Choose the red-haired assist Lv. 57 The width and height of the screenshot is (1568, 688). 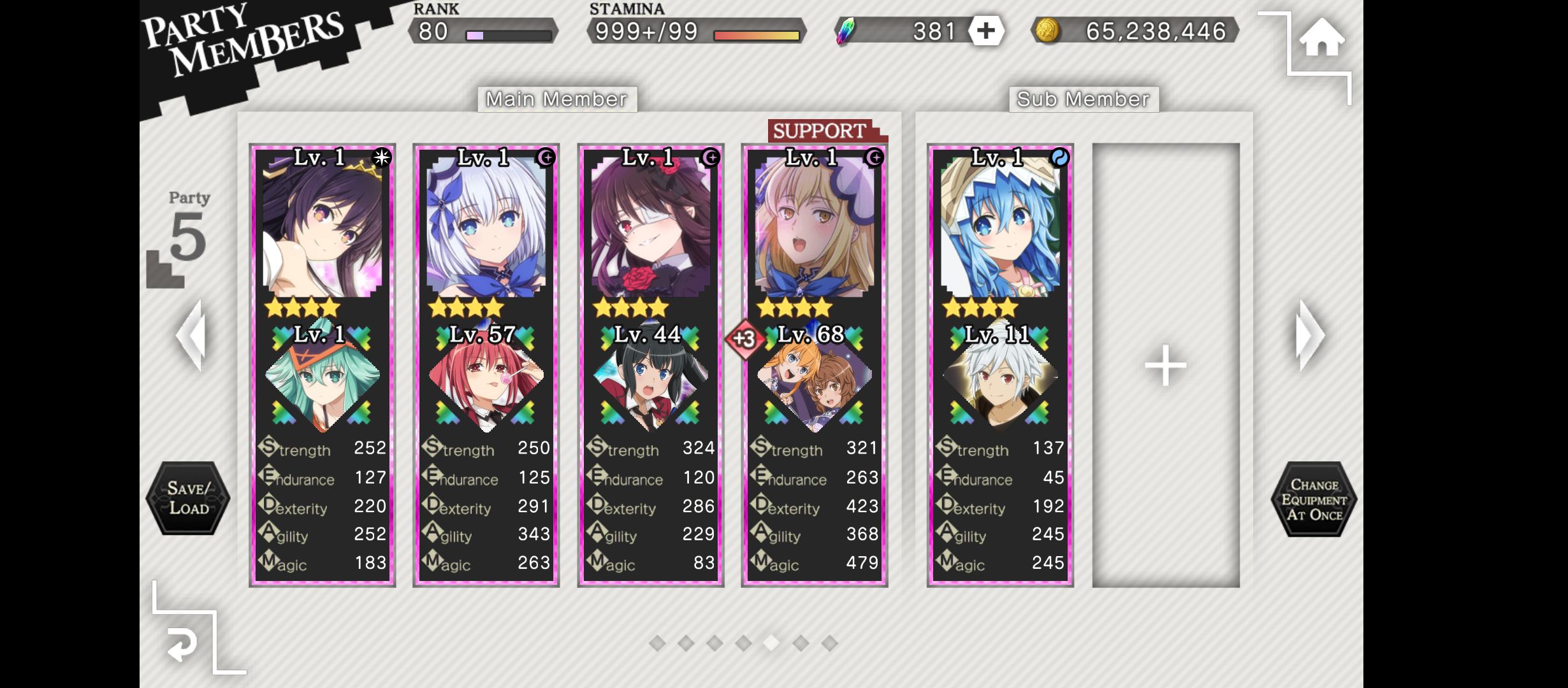click(x=486, y=376)
